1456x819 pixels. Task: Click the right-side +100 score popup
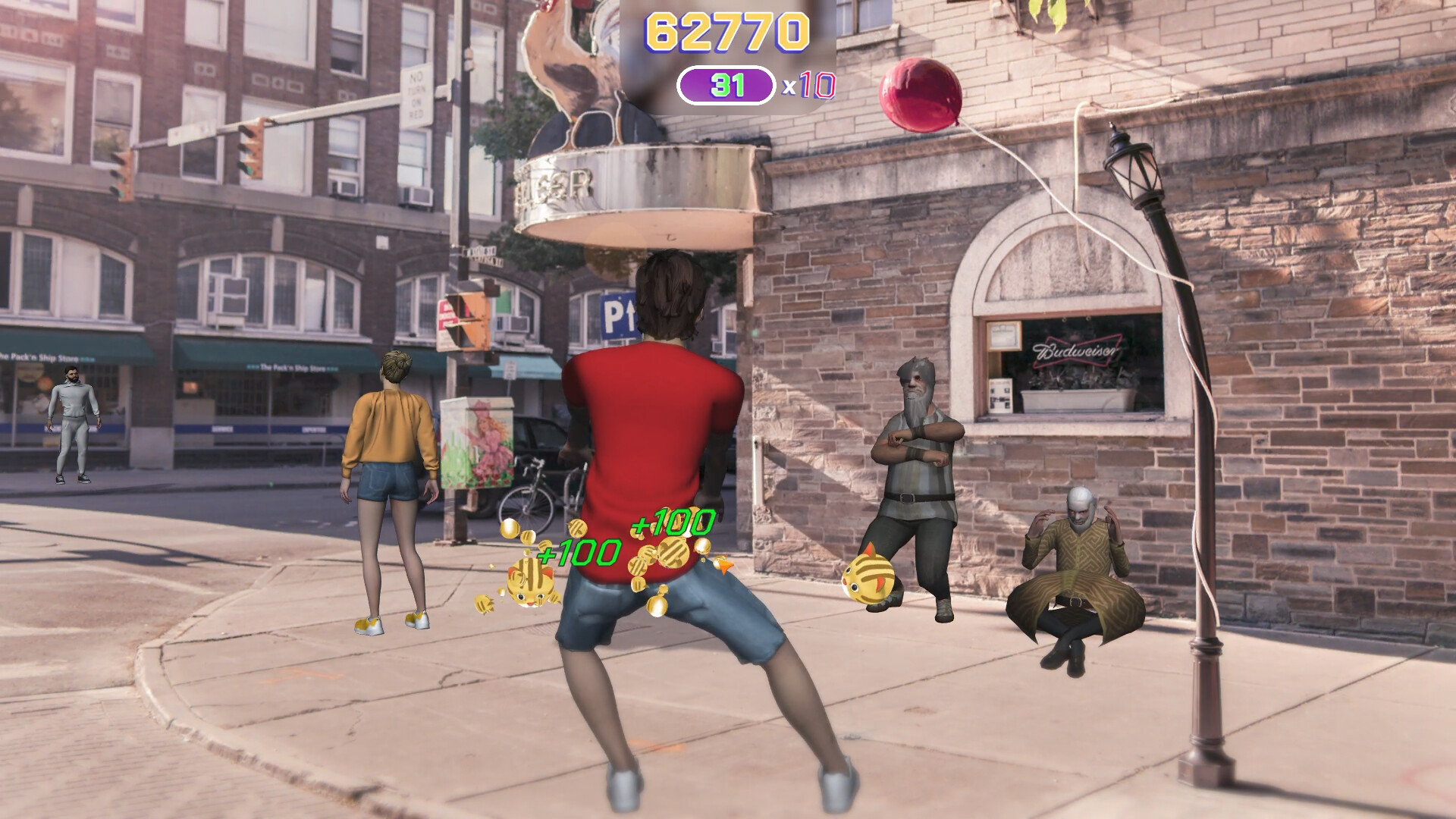pos(670,521)
